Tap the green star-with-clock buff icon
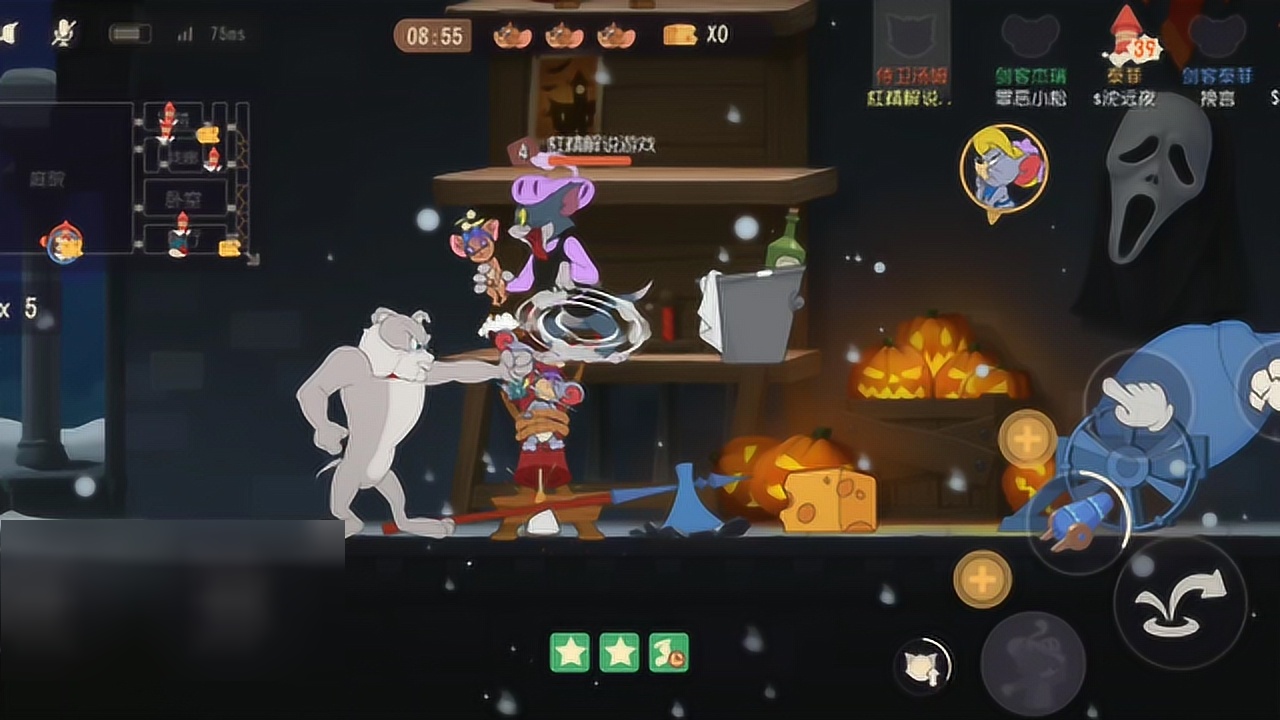Viewport: 1280px width, 720px height. pyautogui.click(x=668, y=652)
